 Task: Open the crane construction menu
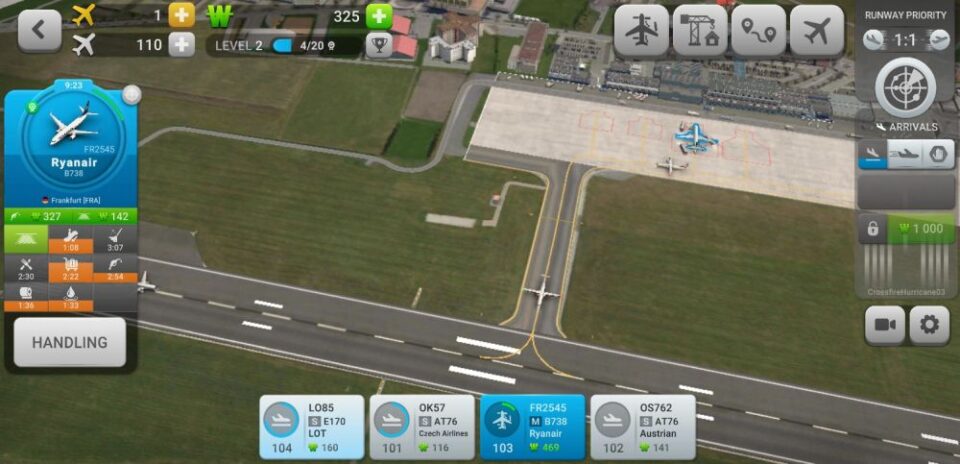[x=700, y=31]
